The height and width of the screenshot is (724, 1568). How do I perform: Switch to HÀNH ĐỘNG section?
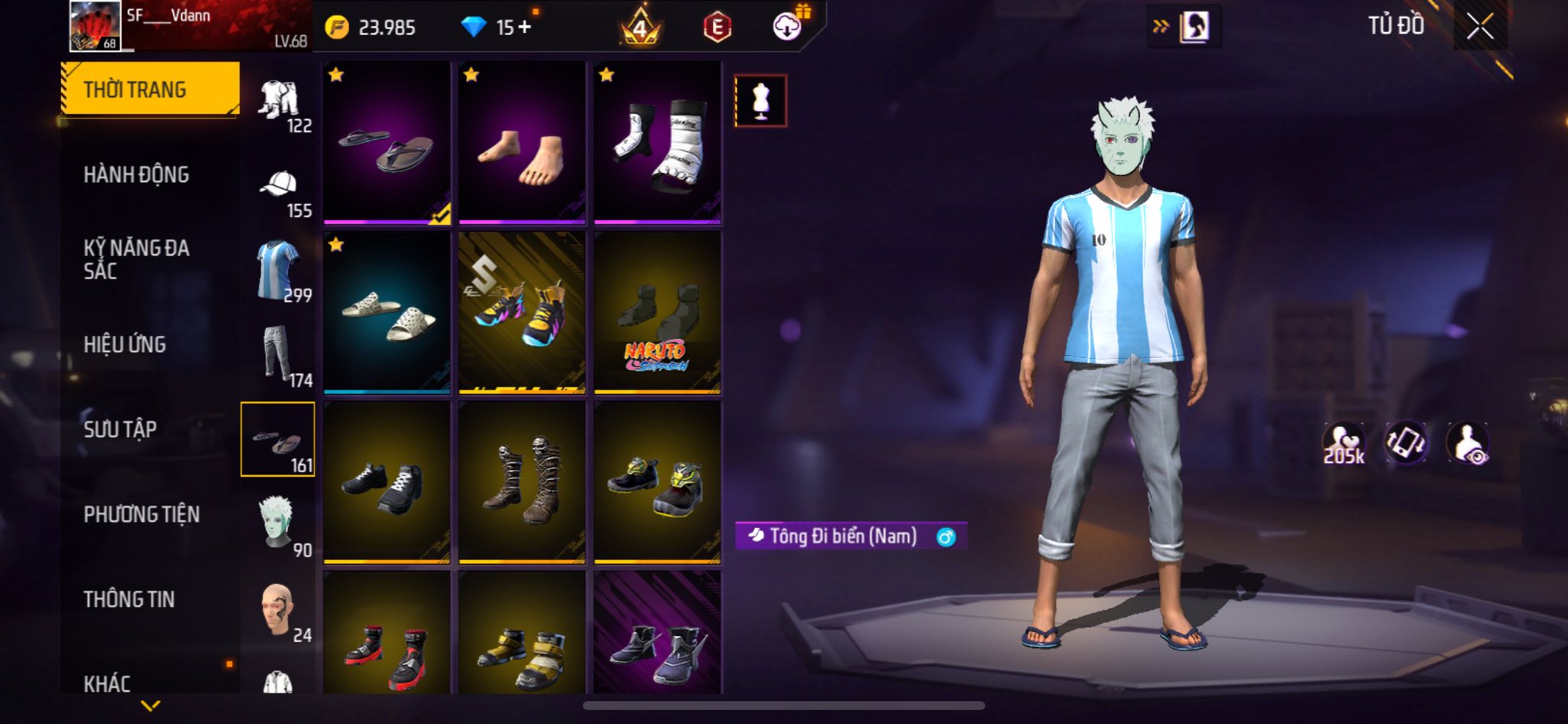[x=136, y=174]
